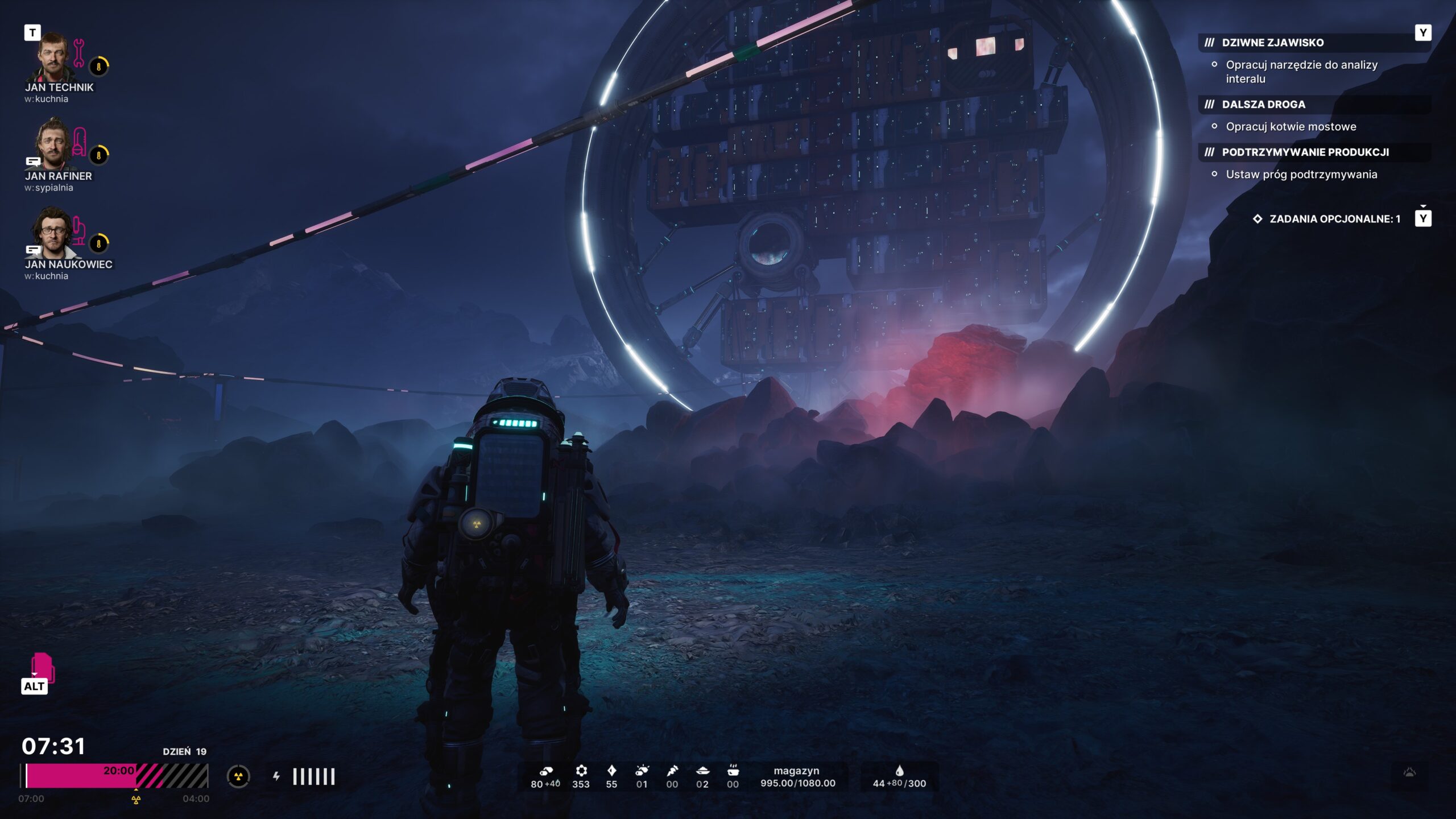Click the radiation marker under the timeline

pos(136,800)
